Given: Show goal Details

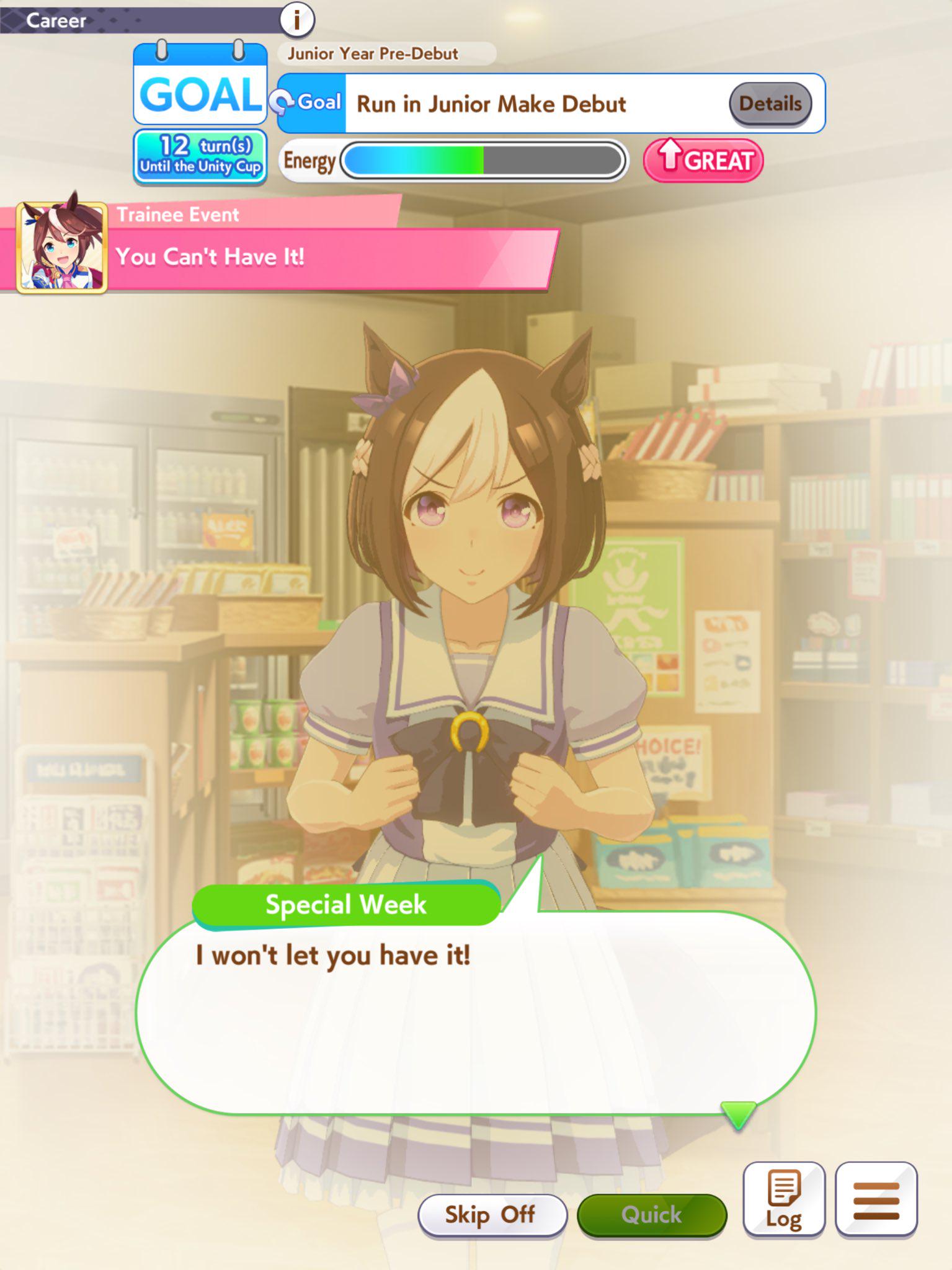Looking at the screenshot, I should point(770,104).
